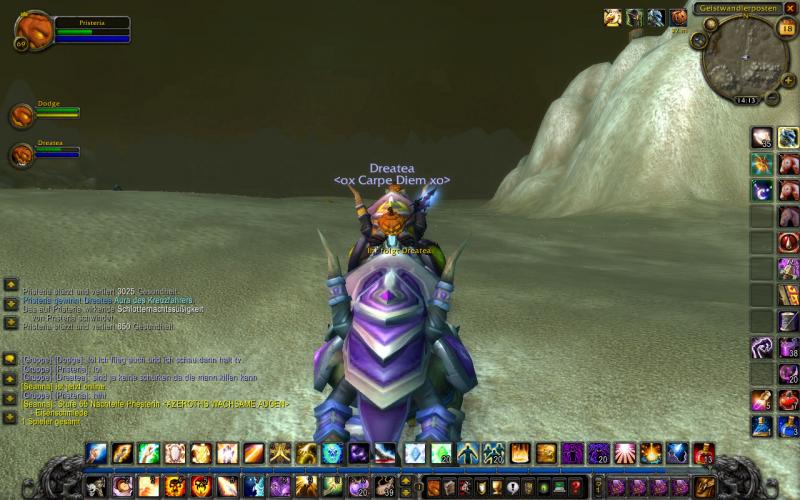Open the calendar showing day 18

(786, 28)
